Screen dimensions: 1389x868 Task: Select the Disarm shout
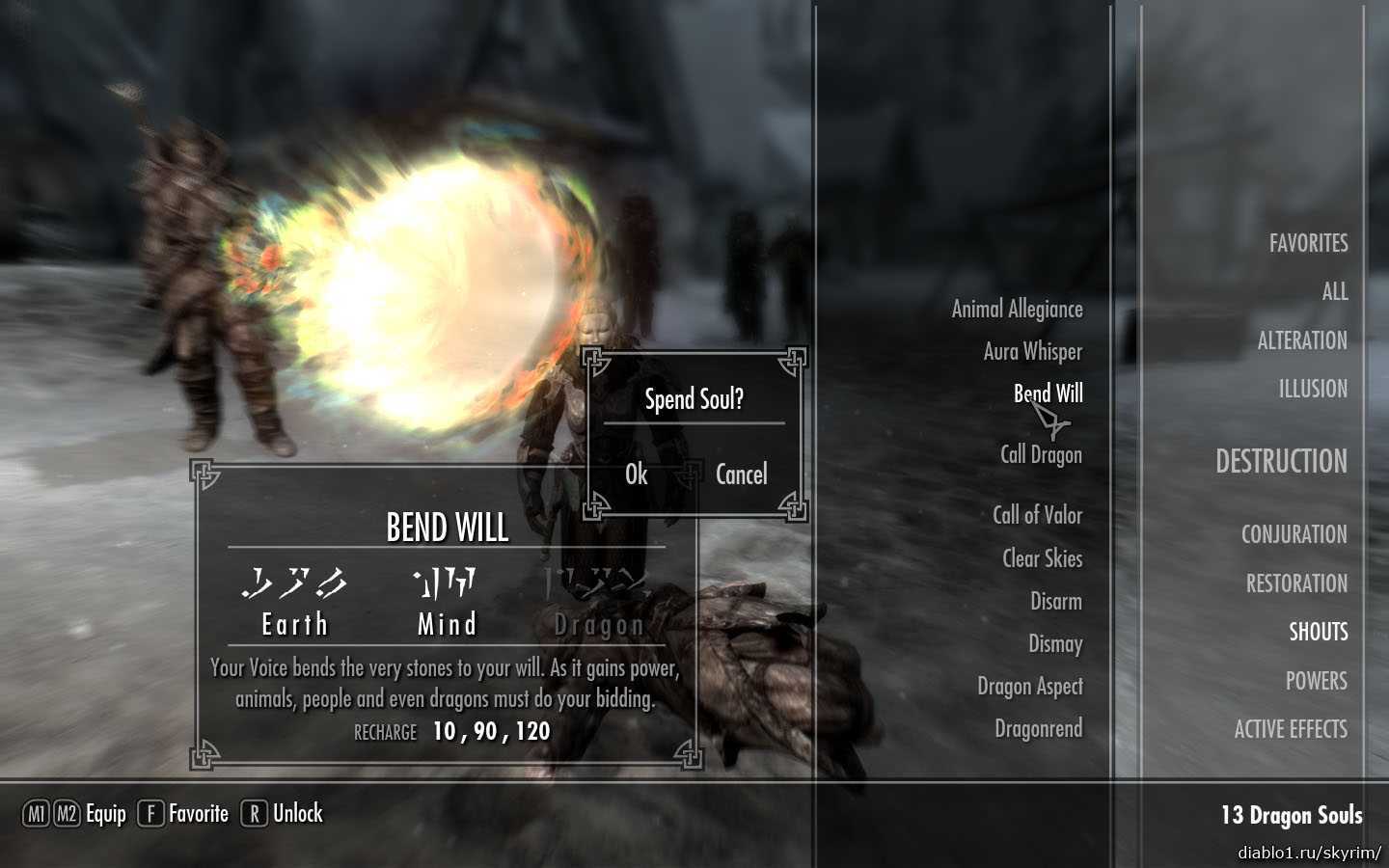coord(1055,602)
